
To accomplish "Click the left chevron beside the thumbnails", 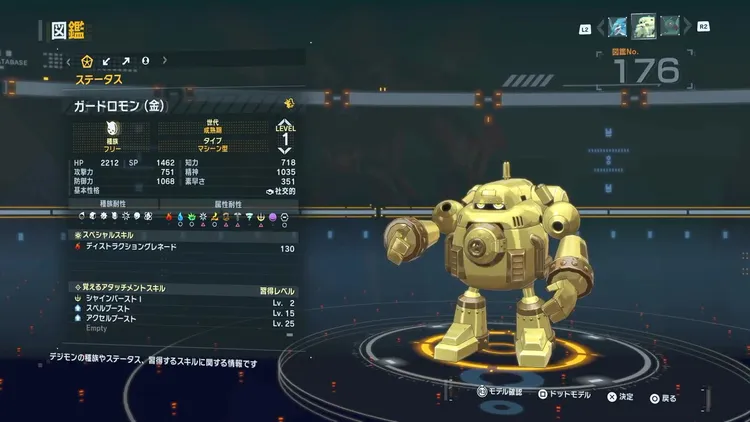I will coord(599,27).
